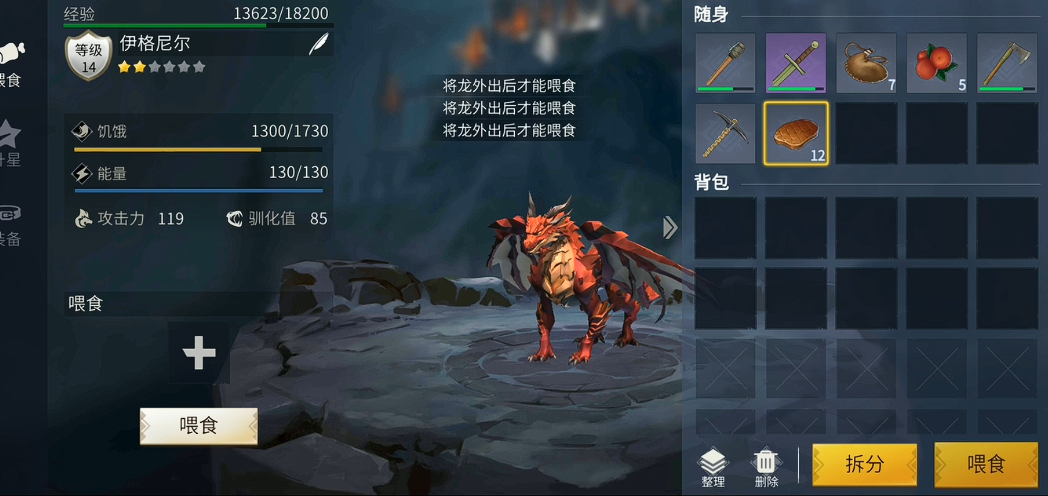The image size is (1048, 496).
Task: Click the white 喂食 button below plus slot
Action: tap(198, 426)
